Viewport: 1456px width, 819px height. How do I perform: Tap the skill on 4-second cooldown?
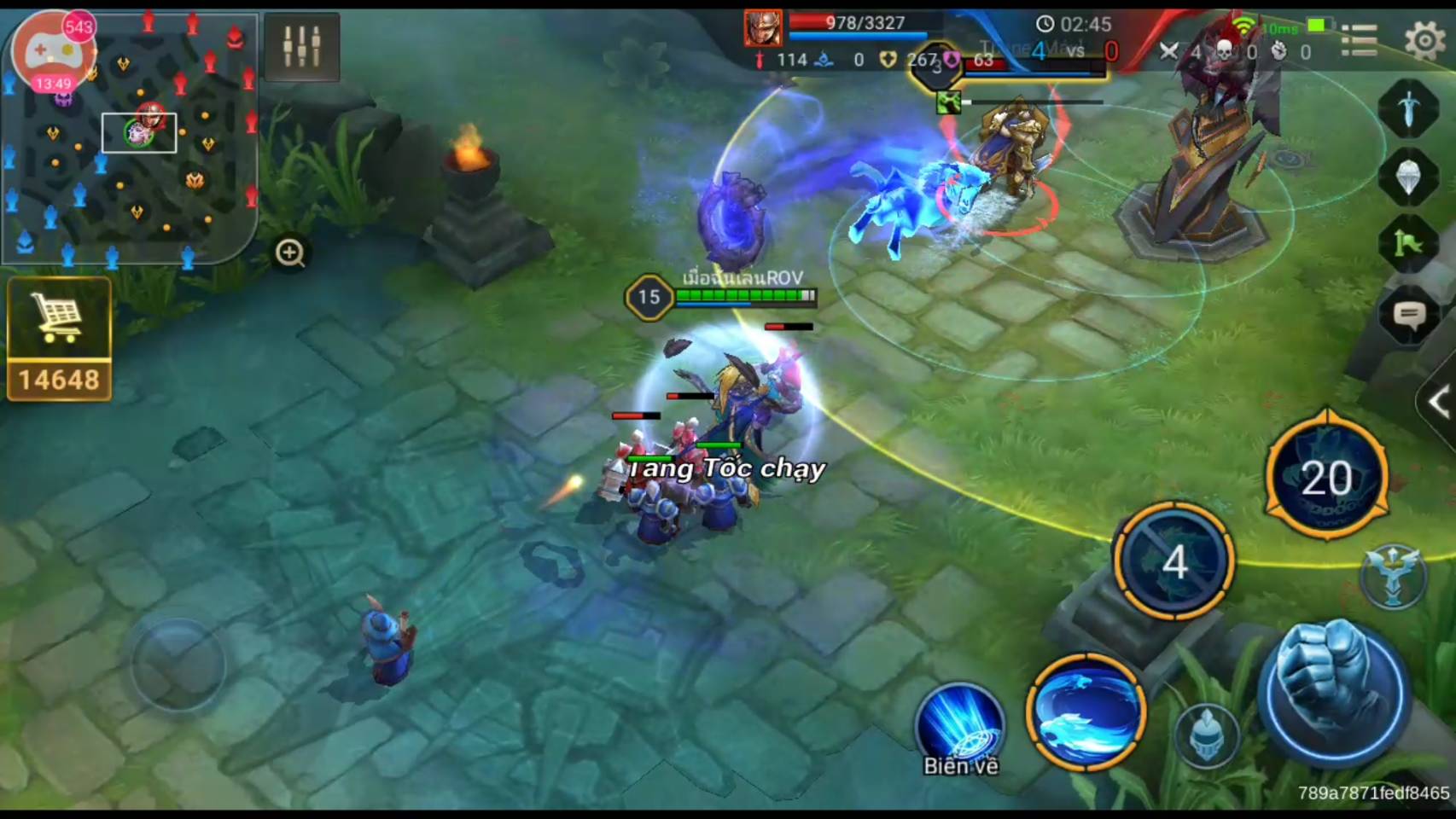pos(1174,561)
